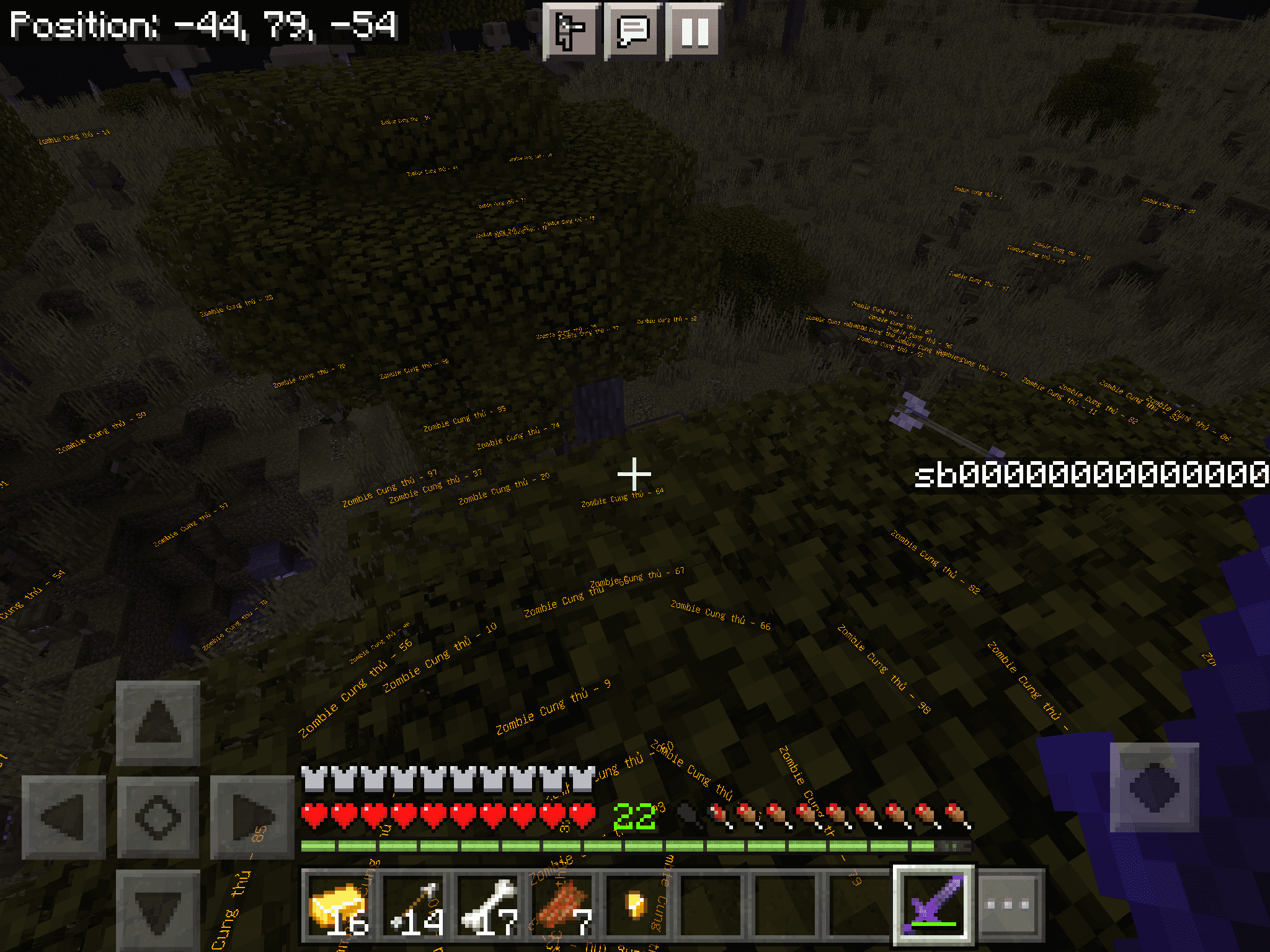Open inventory with the three-dots button

pos(1009,906)
